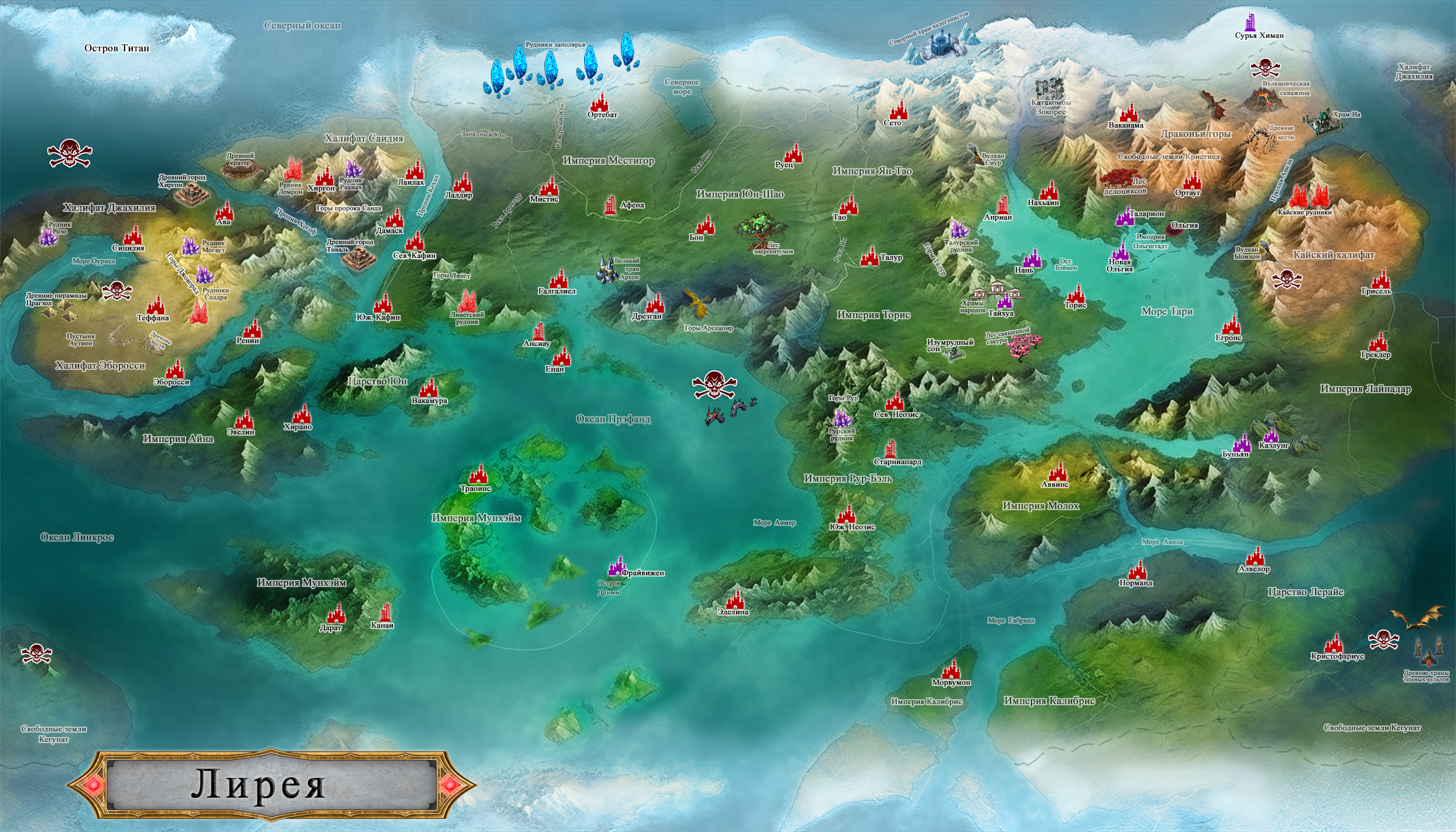Choose the Кристофариус castle marker
Screen dimensions: 1456x832
click(1333, 643)
